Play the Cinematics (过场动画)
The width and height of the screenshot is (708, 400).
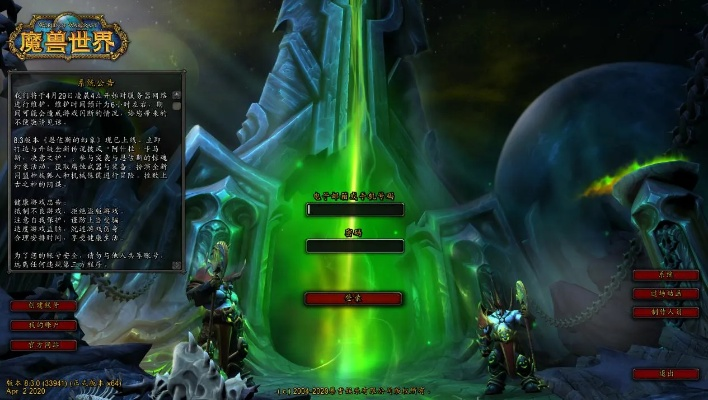pyautogui.click(x=666, y=294)
